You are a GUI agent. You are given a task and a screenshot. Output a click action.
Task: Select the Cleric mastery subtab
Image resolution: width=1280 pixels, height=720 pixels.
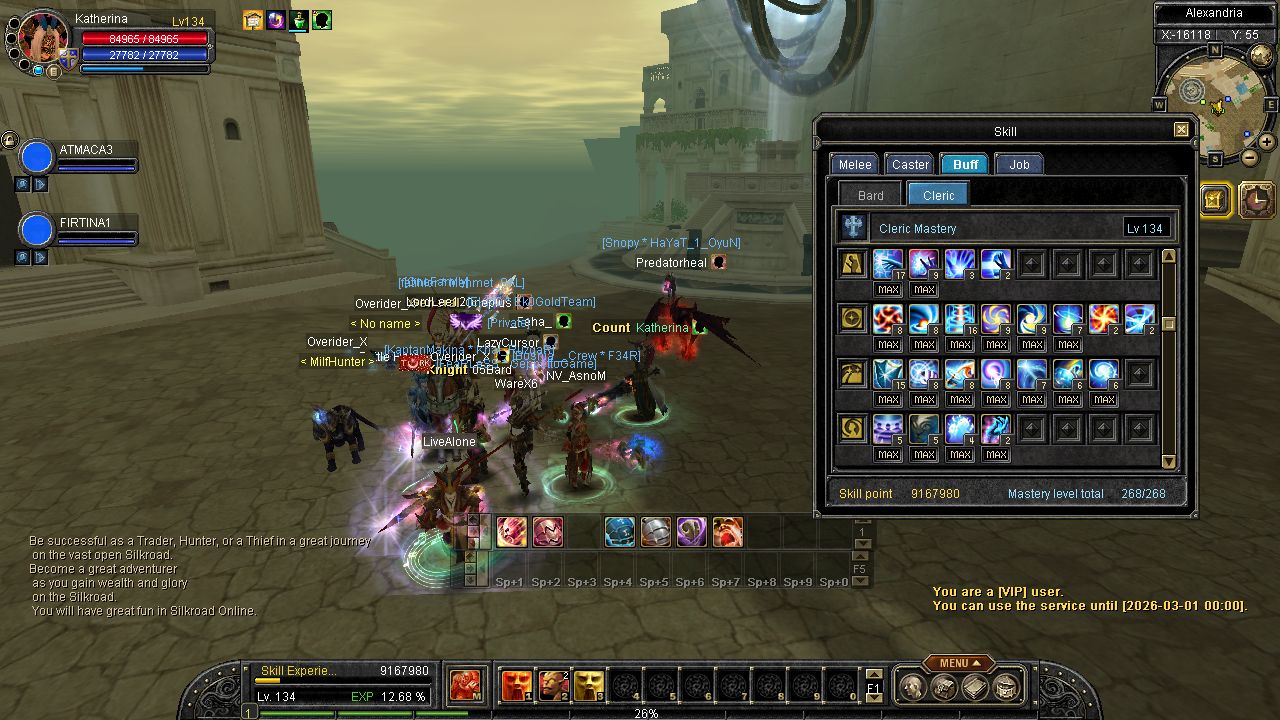tap(938, 195)
